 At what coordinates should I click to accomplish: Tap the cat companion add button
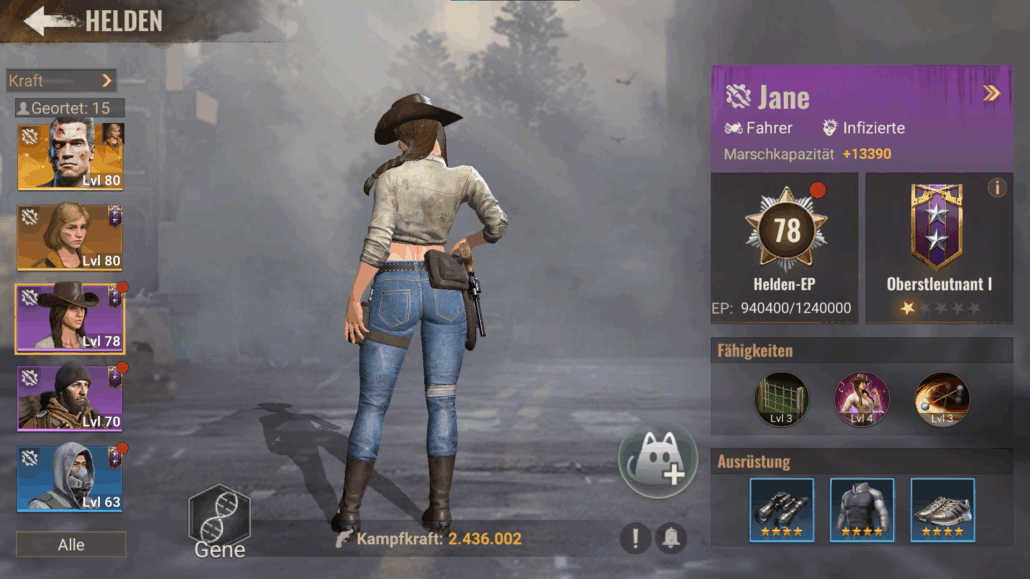[657, 460]
